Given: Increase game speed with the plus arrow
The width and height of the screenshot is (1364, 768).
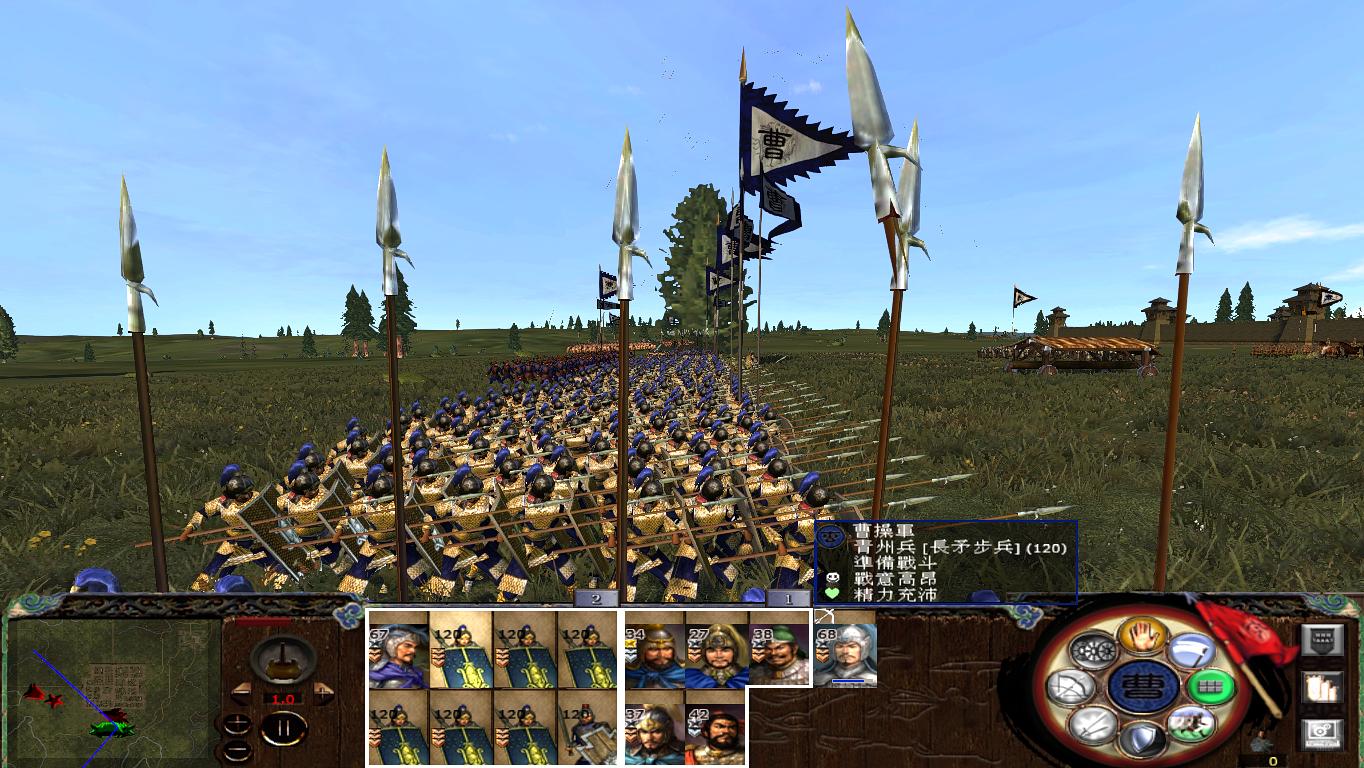Looking at the screenshot, I should coord(323,693).
